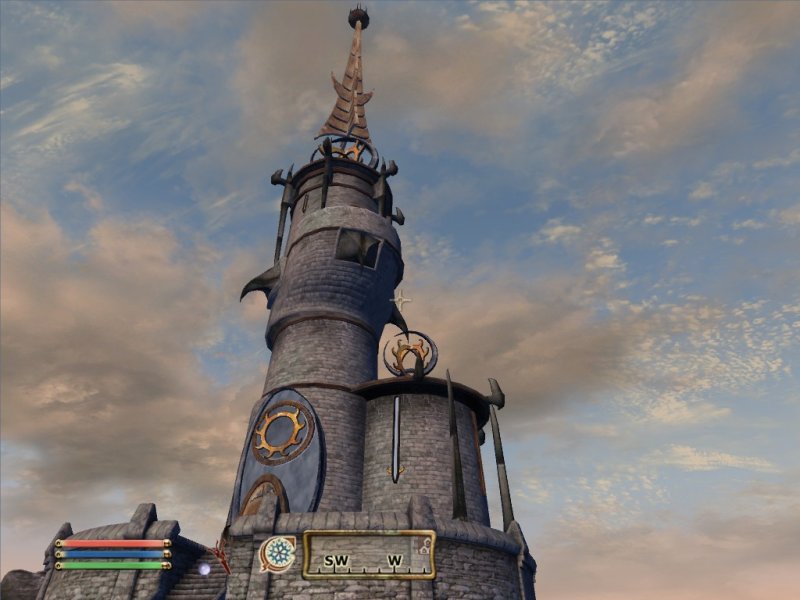This screenshot has height=600, width=800.
Task: Select the compass heading bar
Action: coord(369,555)
